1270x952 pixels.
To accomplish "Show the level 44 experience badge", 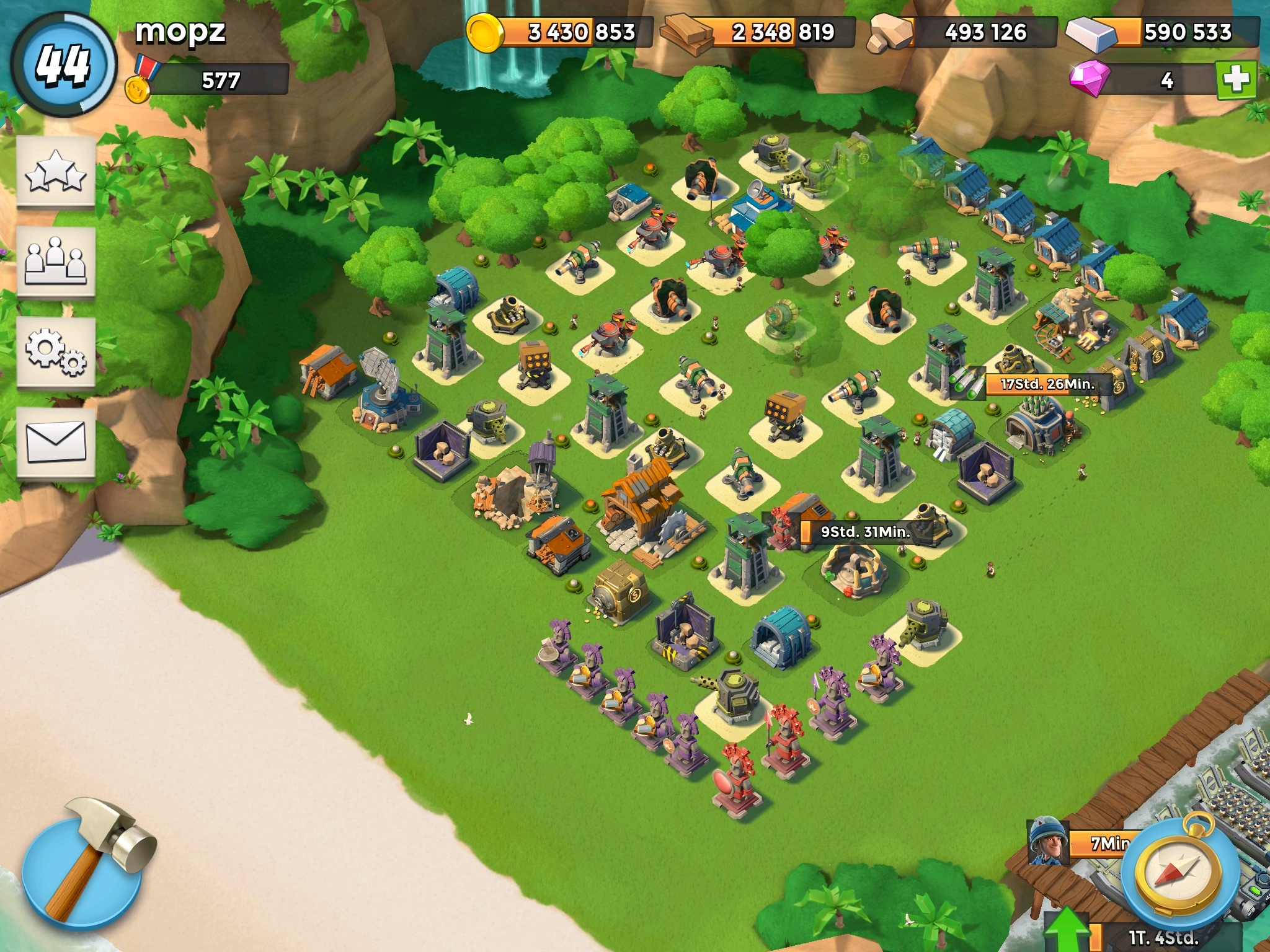I will pos(64,64).
